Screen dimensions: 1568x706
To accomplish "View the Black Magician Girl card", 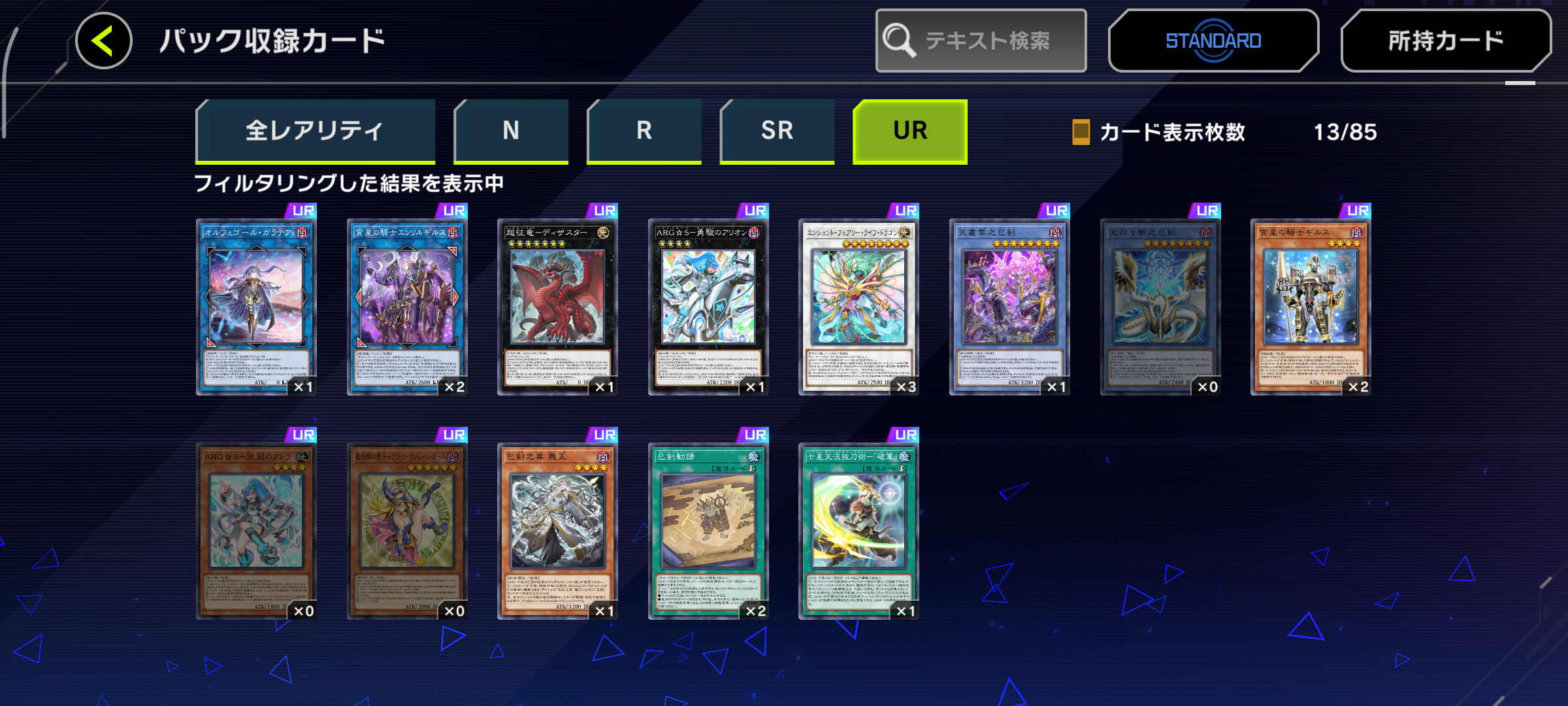I will click(406, 530).
